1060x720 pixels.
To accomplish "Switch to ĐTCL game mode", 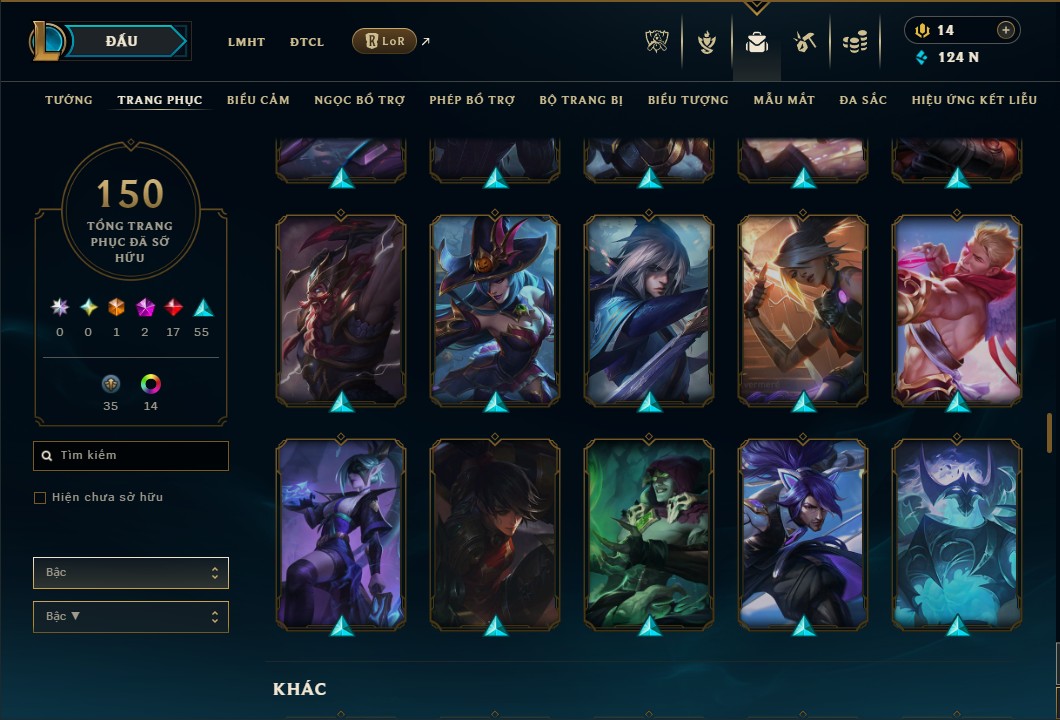I will (307, 42).
